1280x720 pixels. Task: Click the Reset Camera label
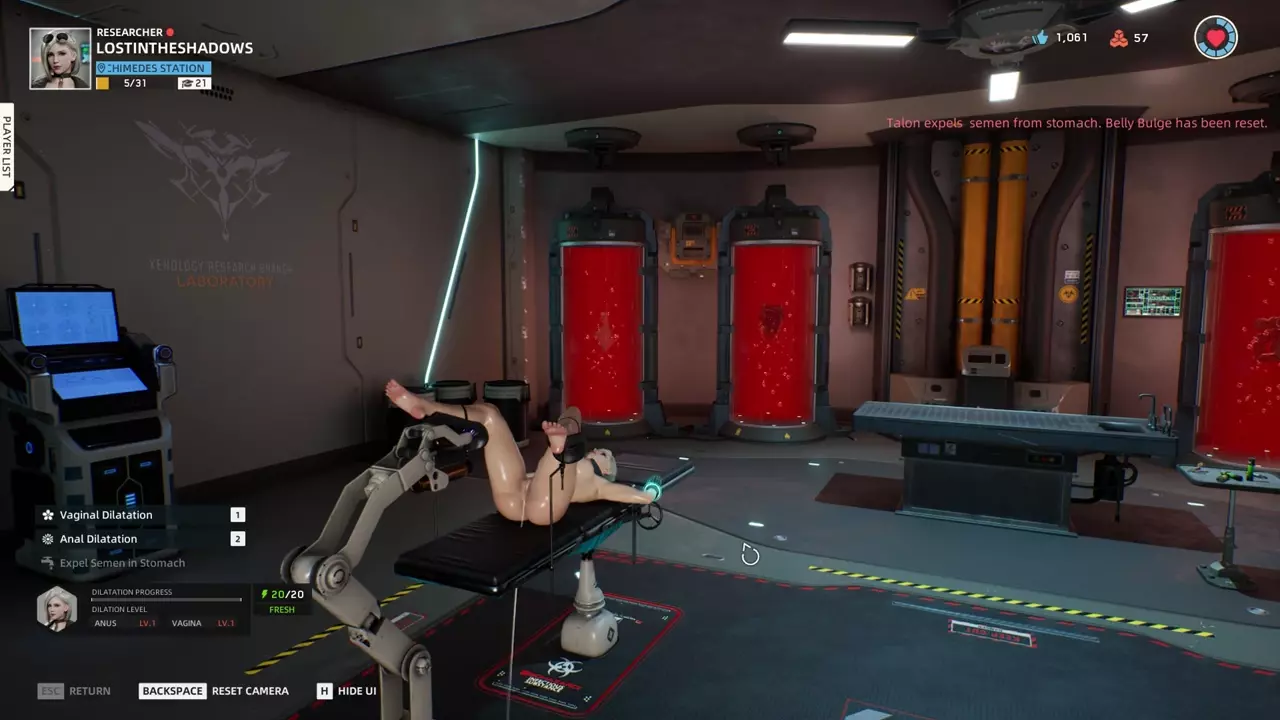pyautogui.click(x=250, y=691)
